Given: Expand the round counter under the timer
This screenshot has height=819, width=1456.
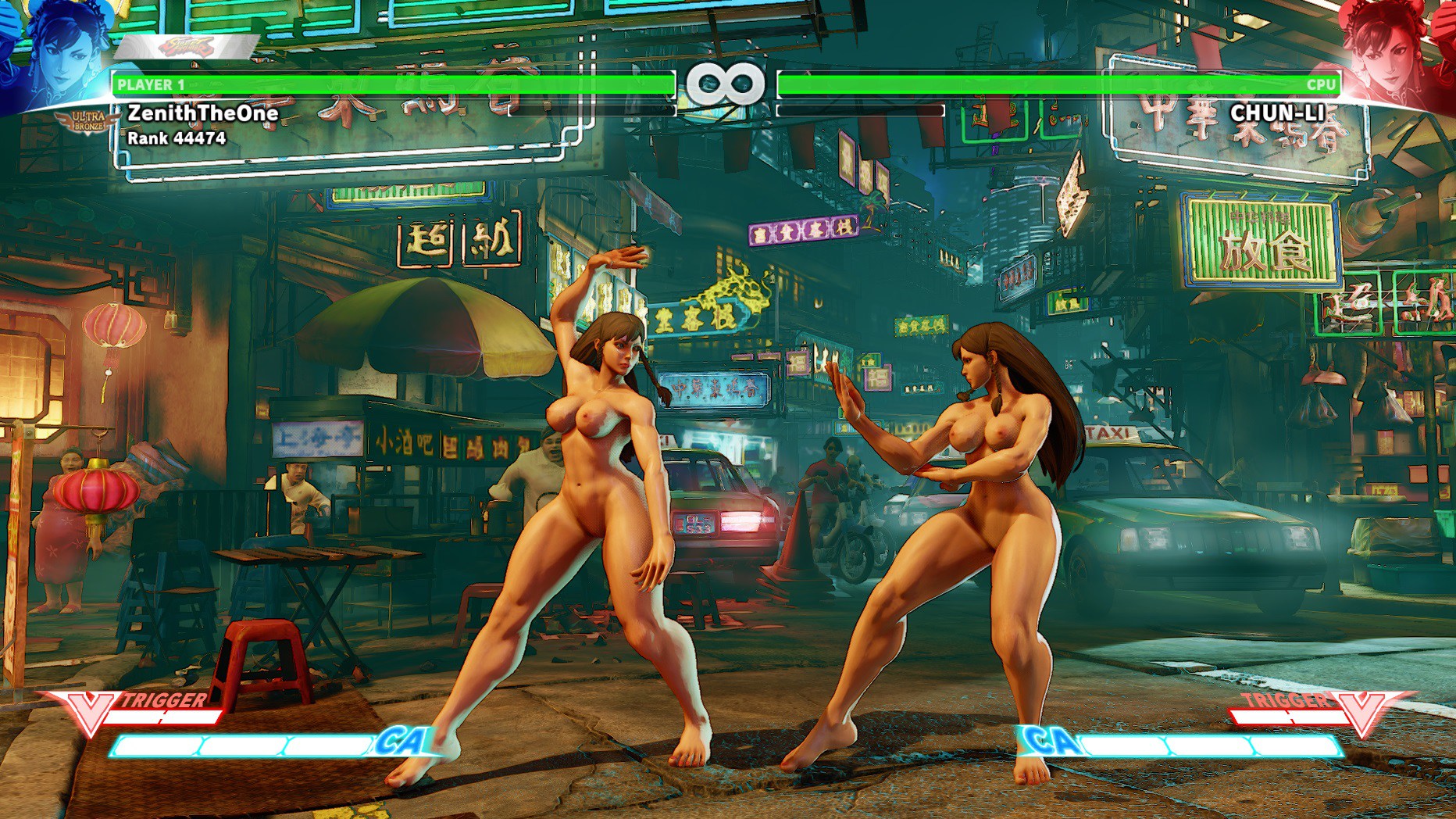Looking at the screenshot, I should click(x=728, y=112).
